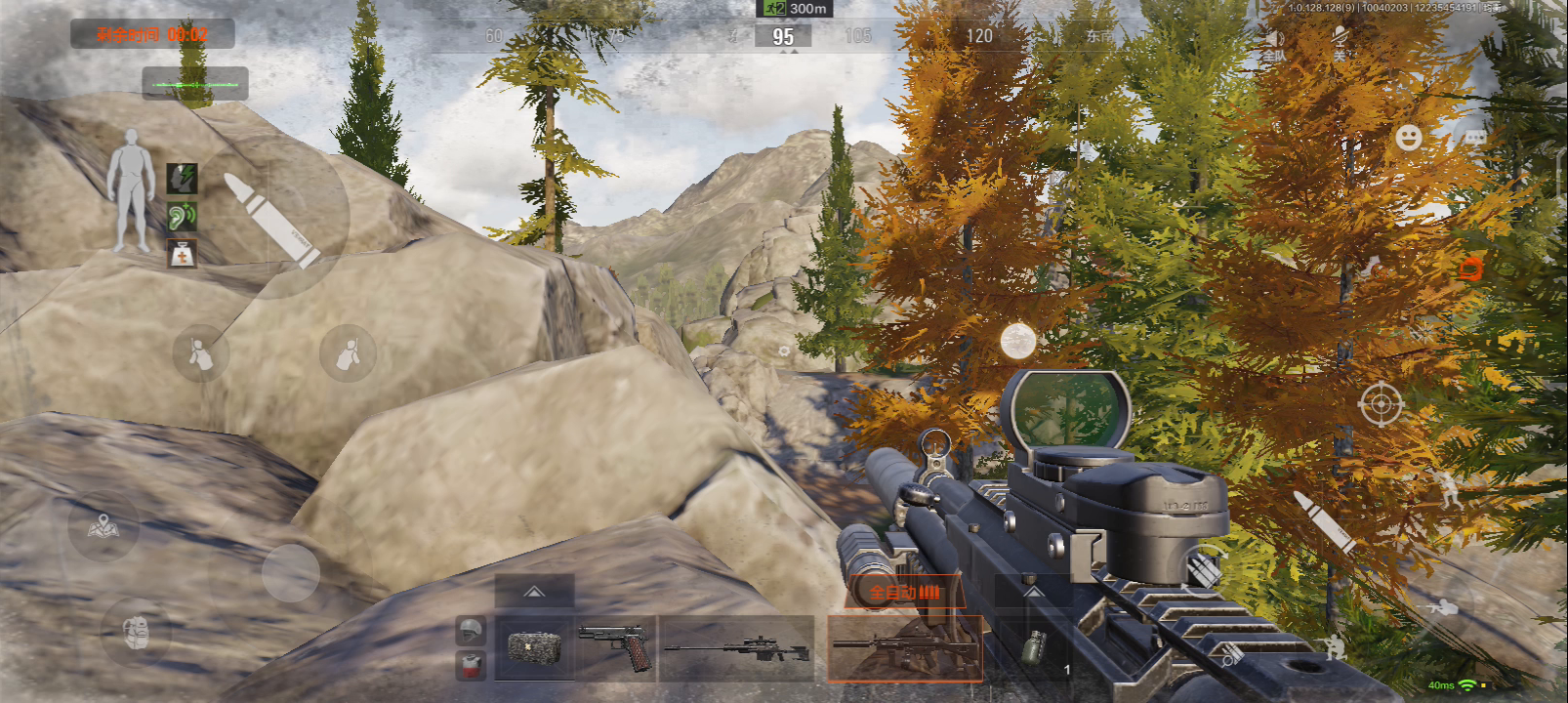Screen dimensions: 1568x703
Task: Select the suppressed submachine gun slot
Action: pos(904,647)
